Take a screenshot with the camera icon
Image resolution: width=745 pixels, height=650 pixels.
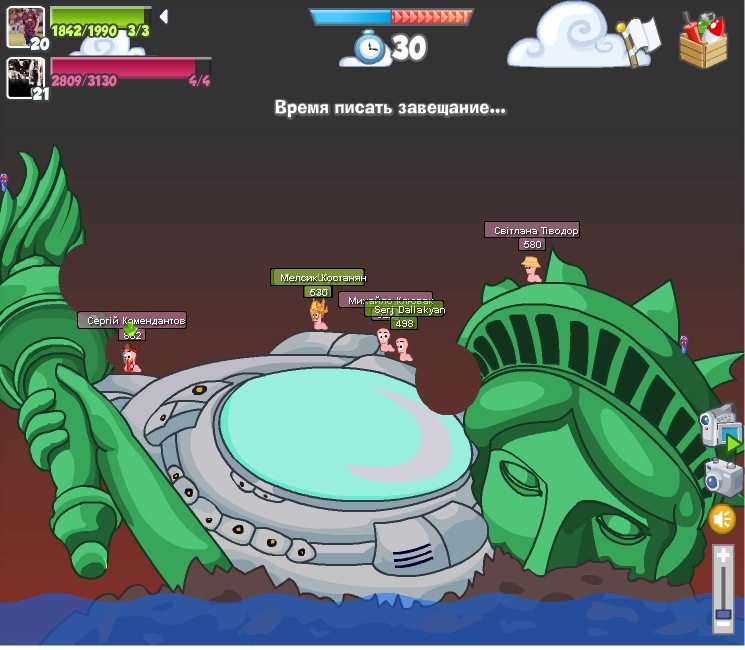pyautogui.click(x=723, y=478)
